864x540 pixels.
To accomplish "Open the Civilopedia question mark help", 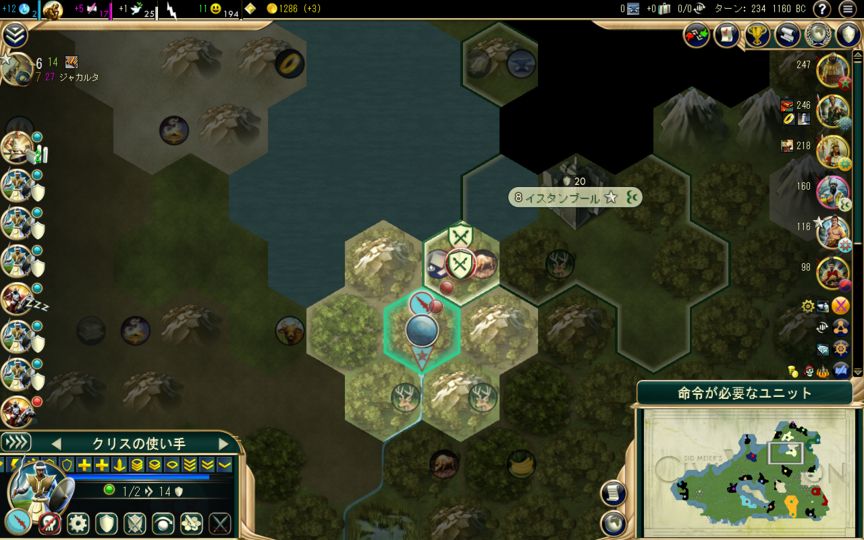I will (x=822, y=9).
